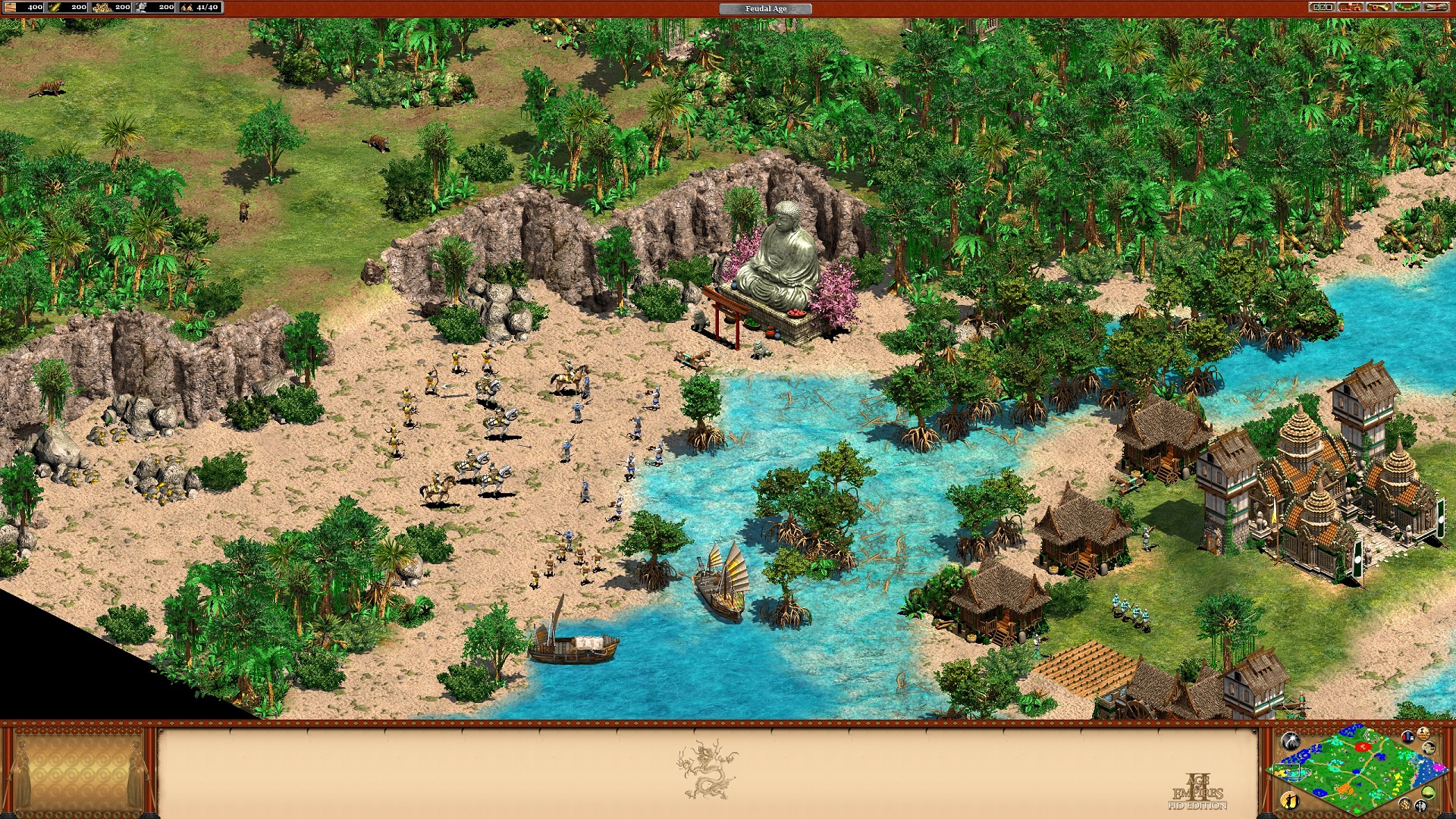The image size is (1456, 819).
Task: Click inside the minimap viewport rectangle
Action: (x=1288, y=770)
